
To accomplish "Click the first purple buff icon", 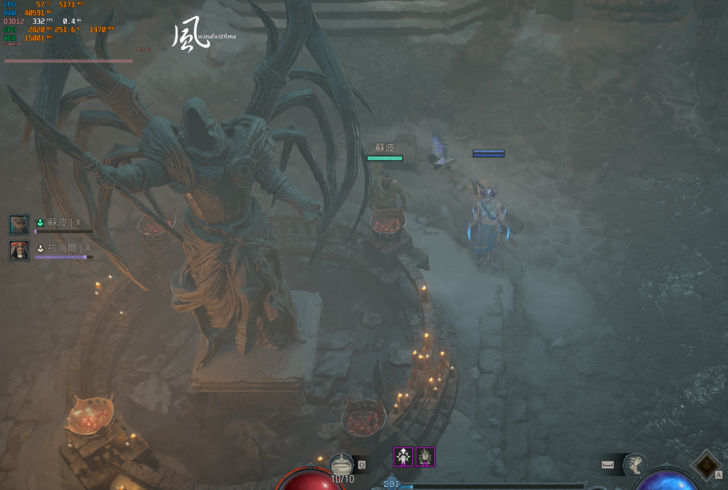I will point(403,457).
